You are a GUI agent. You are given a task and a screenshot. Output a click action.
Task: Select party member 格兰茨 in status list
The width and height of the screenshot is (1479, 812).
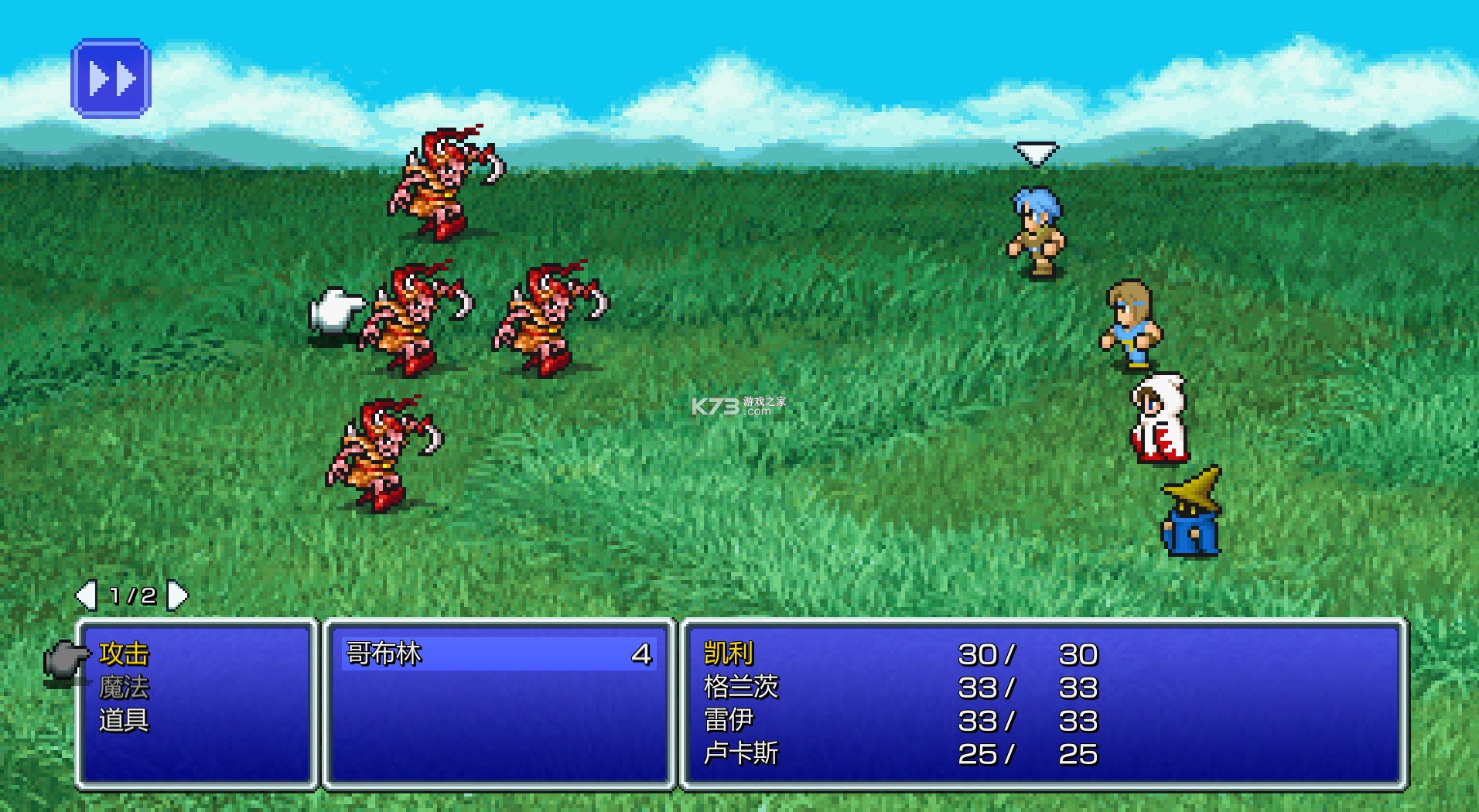741,687
